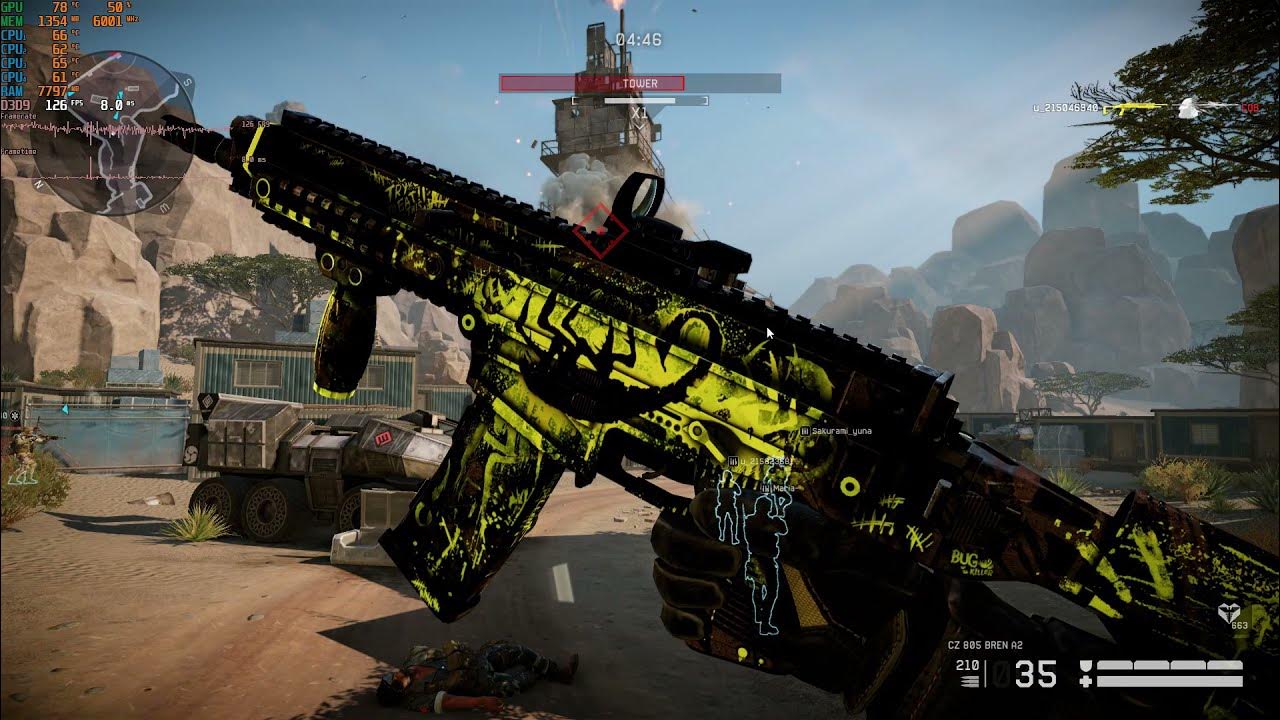
Task: Click the circular minimap
Action: point(112,133)
